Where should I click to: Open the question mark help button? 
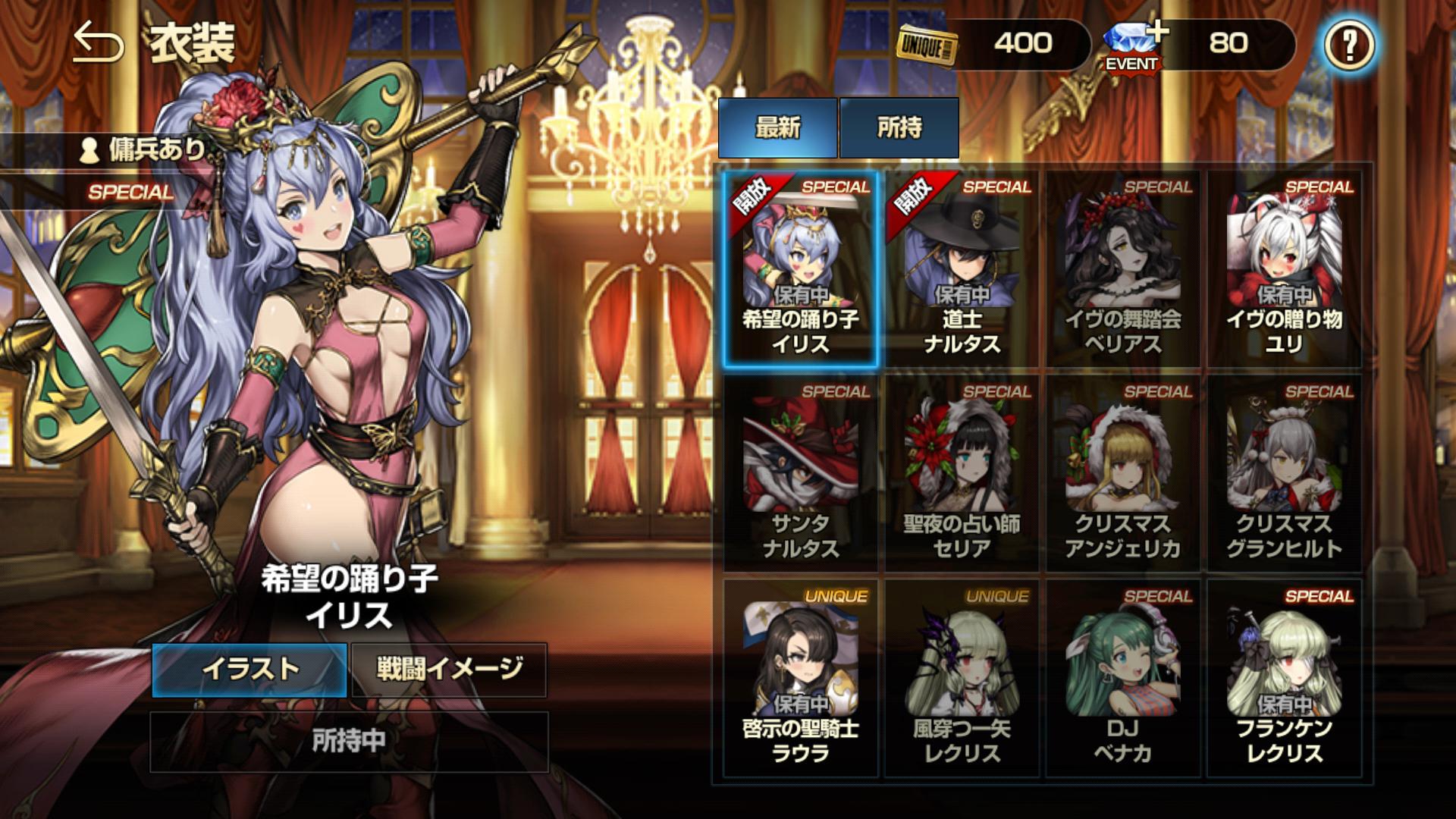click(1349, 45)
